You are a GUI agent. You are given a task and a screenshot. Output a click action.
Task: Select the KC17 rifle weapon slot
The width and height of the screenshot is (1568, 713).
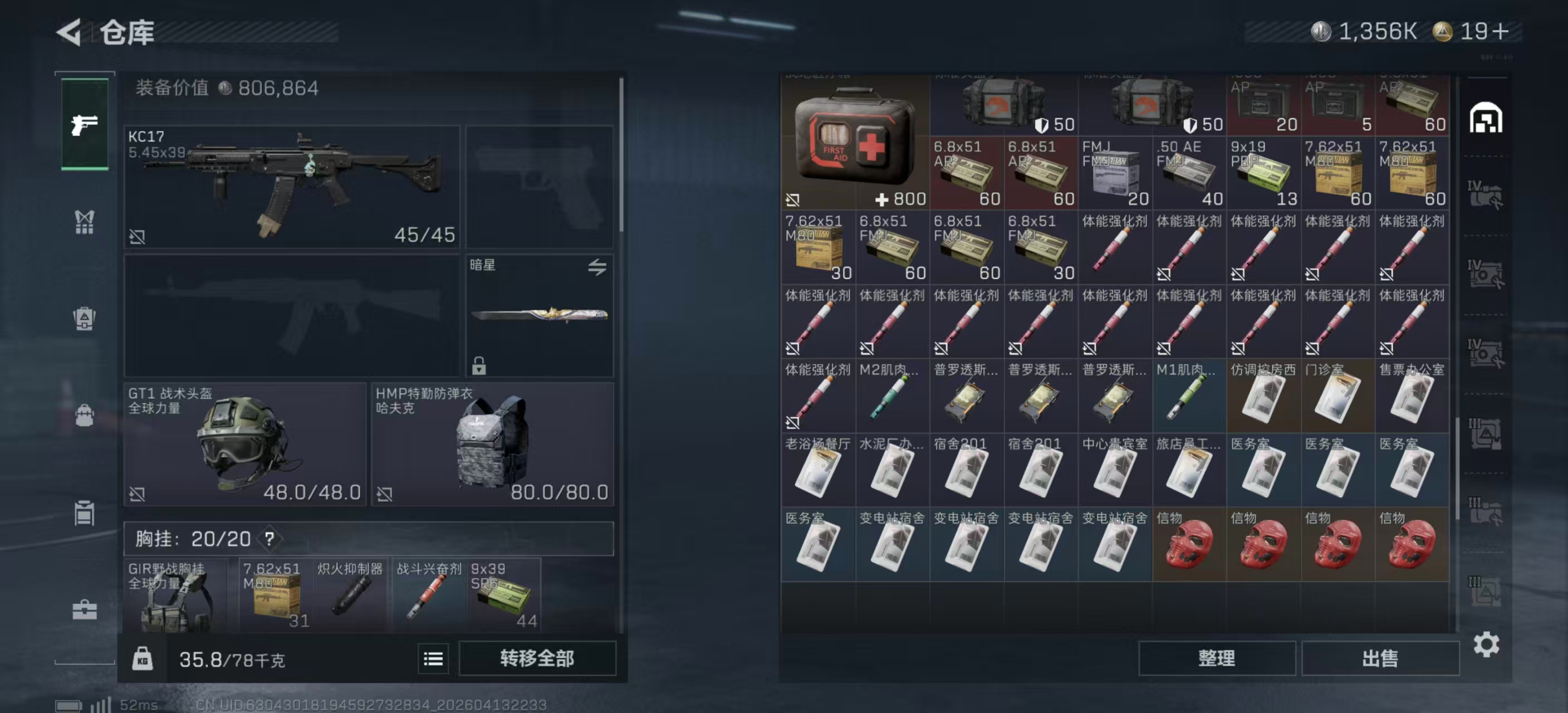(292, 186)
